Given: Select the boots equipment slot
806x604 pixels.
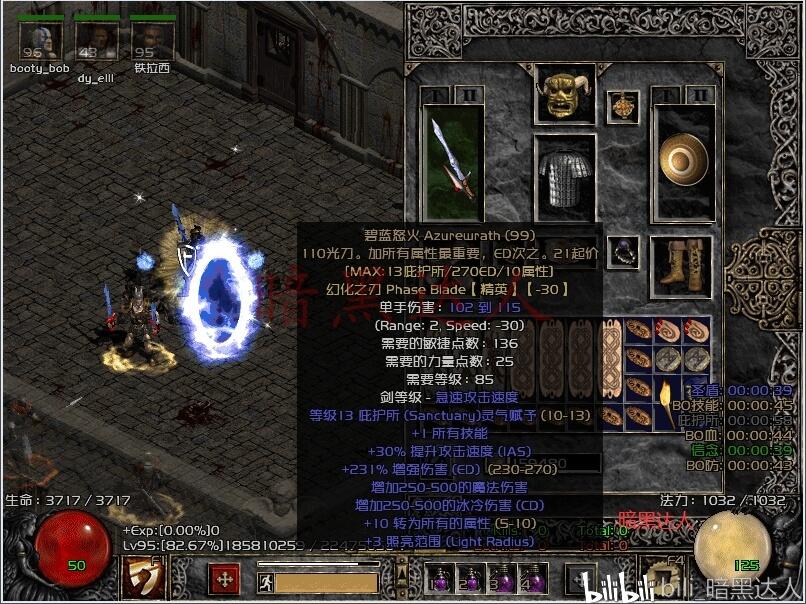Looking at the screenshot, I should coord(682,264).
